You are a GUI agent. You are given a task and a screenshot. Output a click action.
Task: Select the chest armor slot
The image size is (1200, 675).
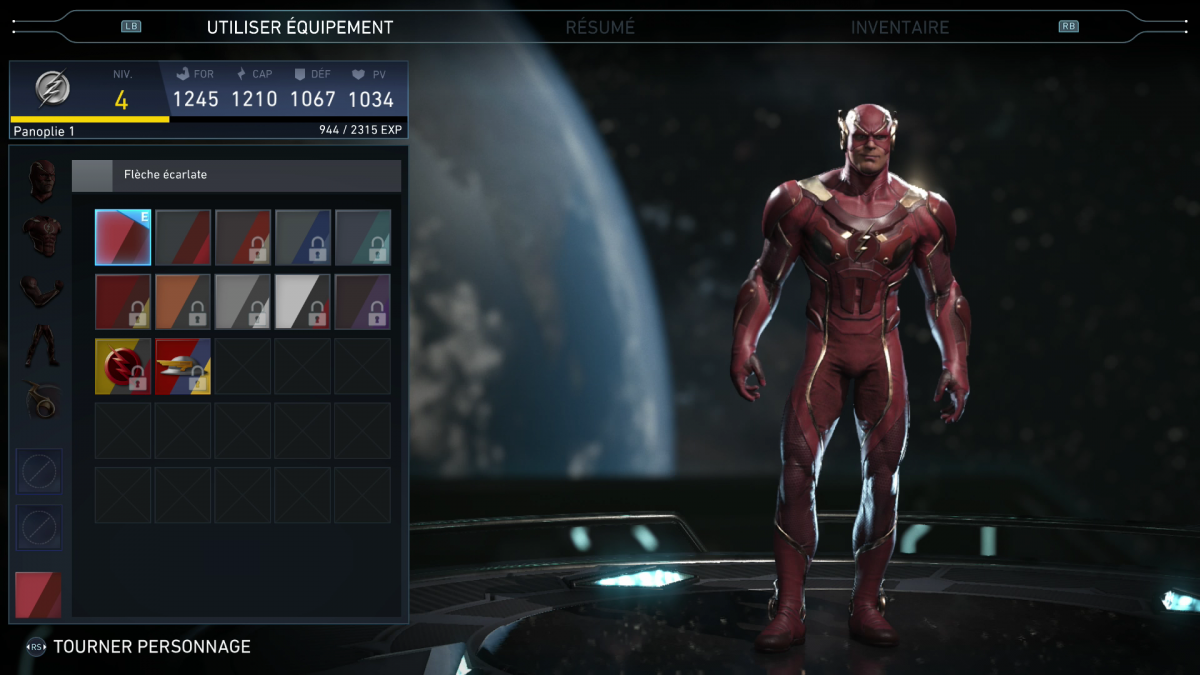pyautogui.click(x=41, y=236)
